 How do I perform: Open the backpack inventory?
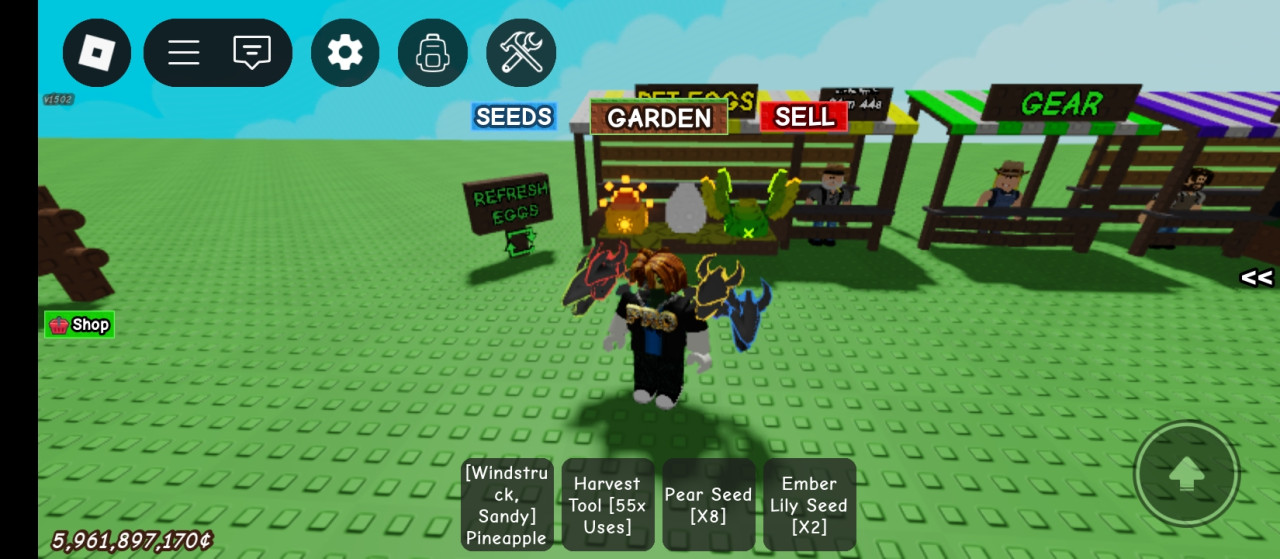(432, 53)
